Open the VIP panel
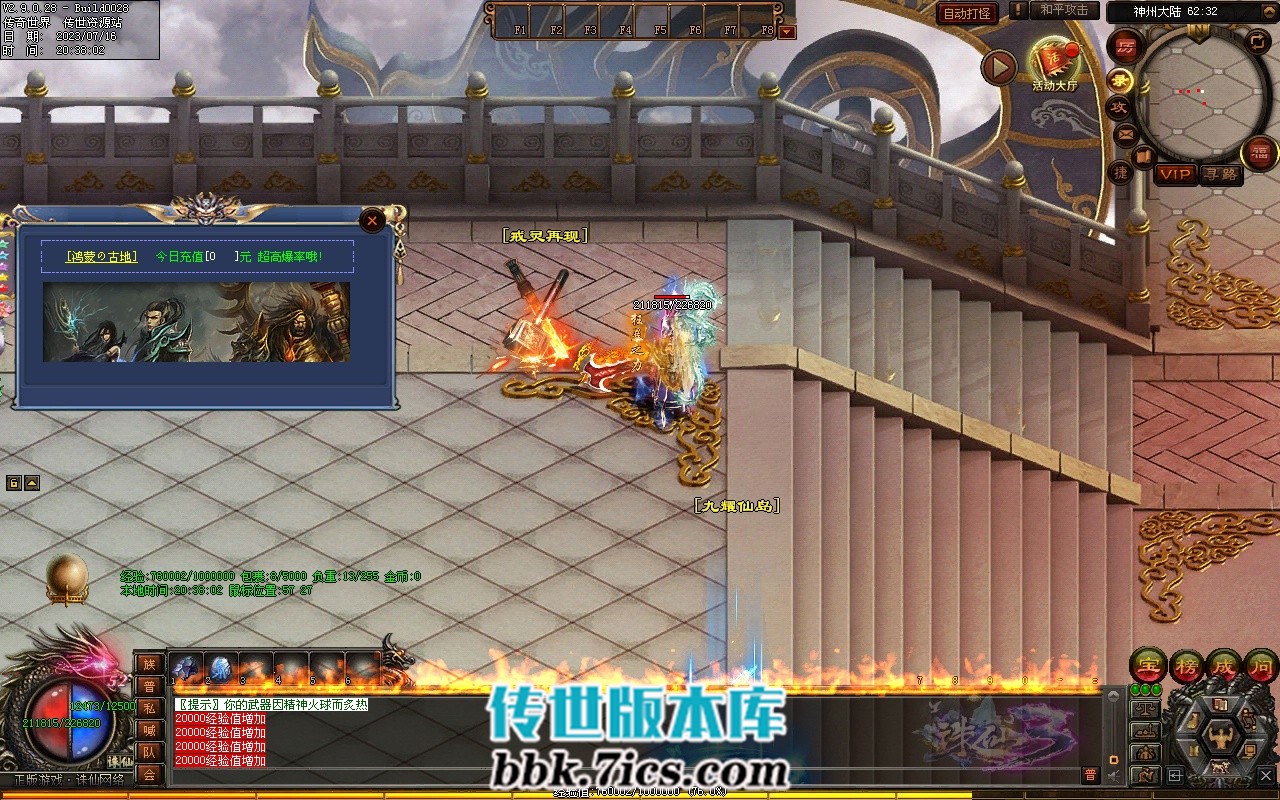Image resolution: width=1280 pixels, height=800 pixels. click(x=1176, y=174)
